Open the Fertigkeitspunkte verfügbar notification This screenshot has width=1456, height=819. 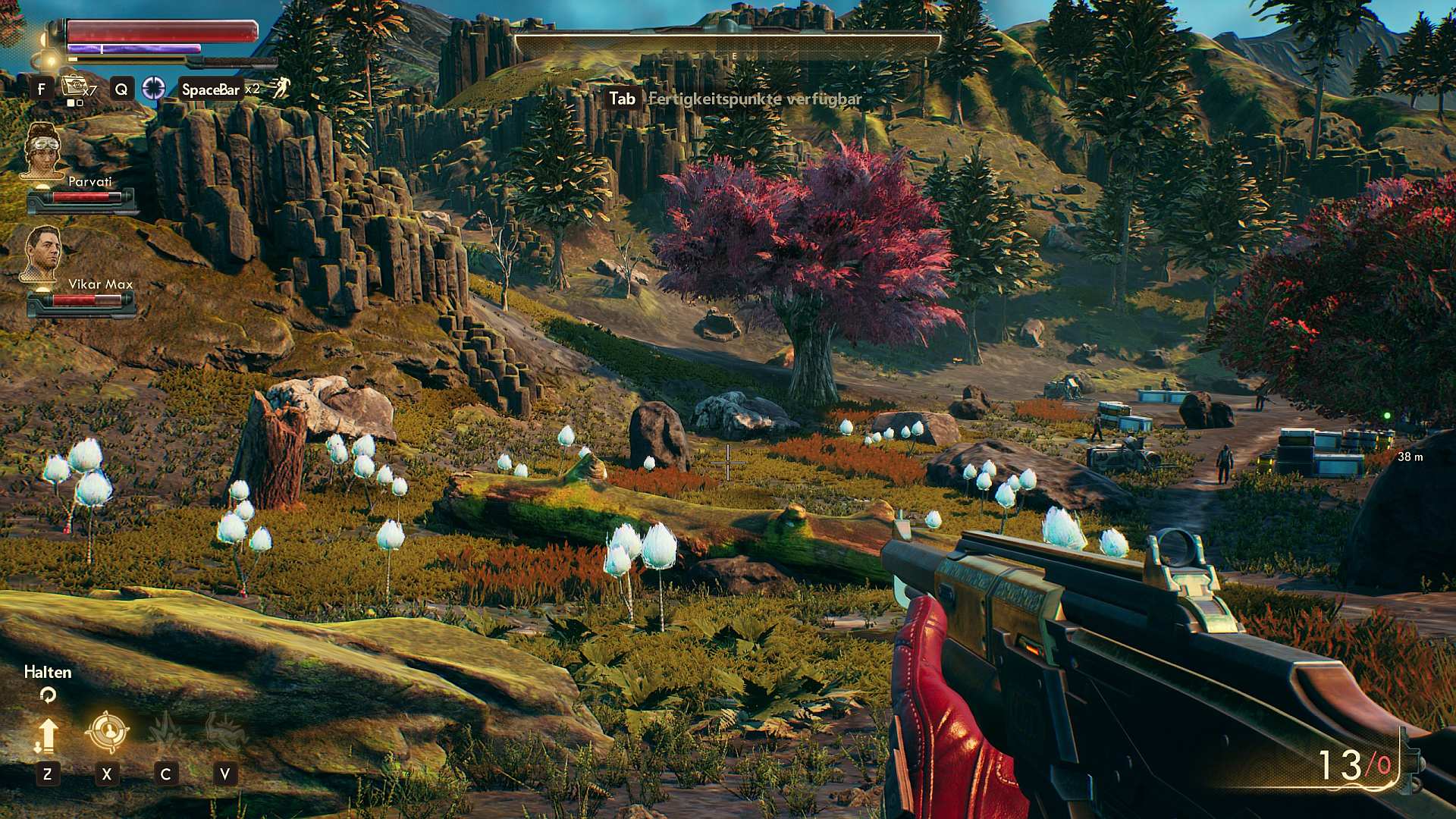pyautogui.click(x=755, y=99)
